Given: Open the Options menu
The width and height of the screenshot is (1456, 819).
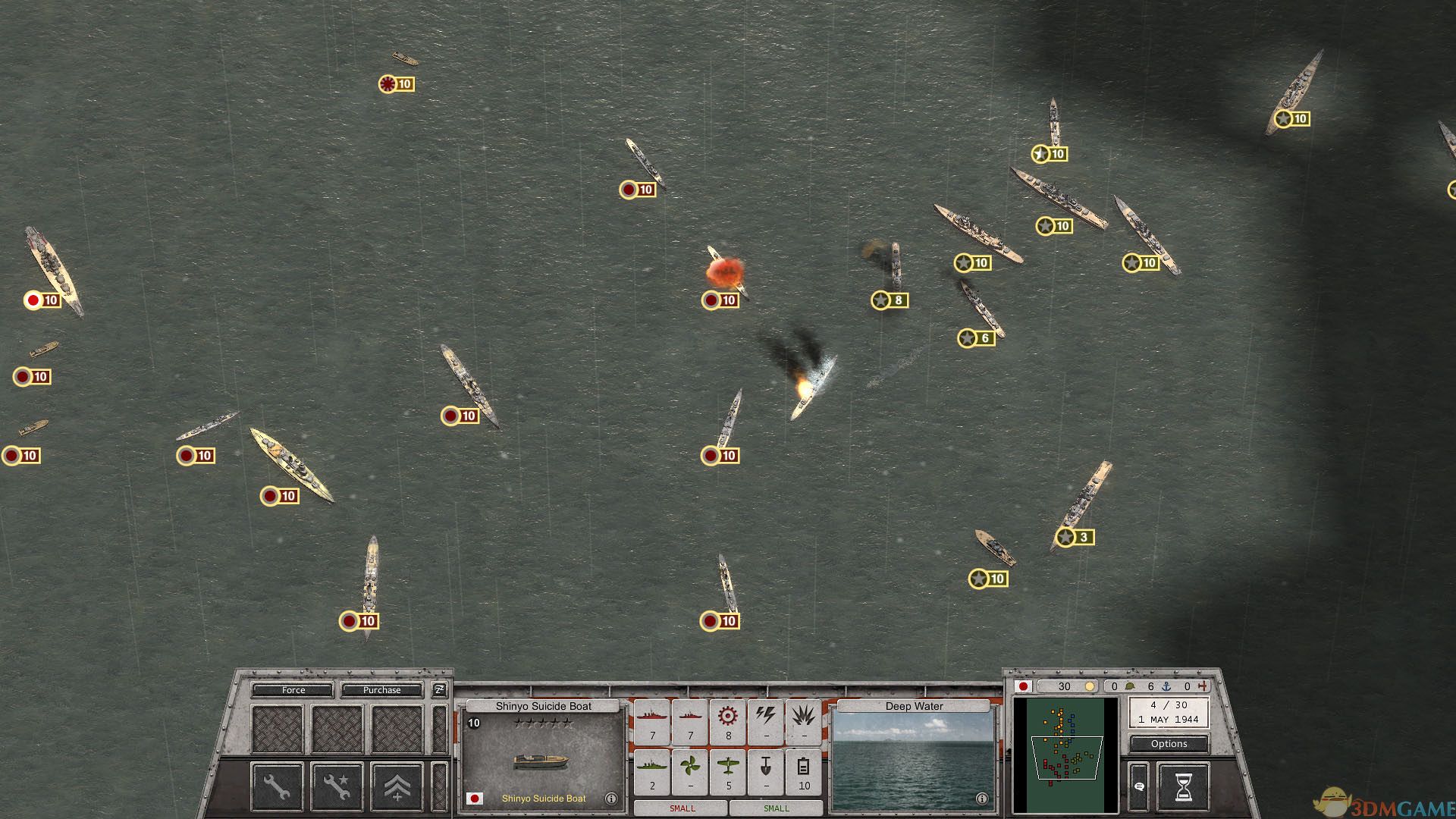Looking at the screenshot, I should [x=1169, y=744].
